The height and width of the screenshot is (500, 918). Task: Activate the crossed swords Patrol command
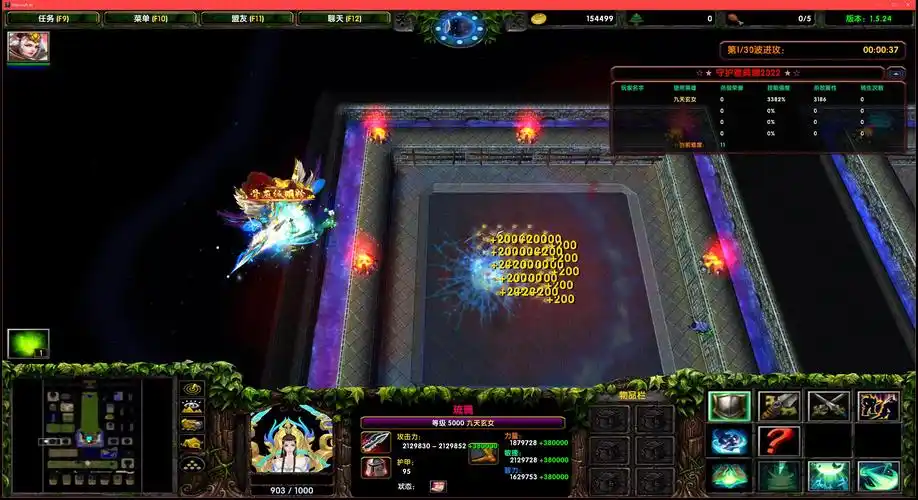829,406
